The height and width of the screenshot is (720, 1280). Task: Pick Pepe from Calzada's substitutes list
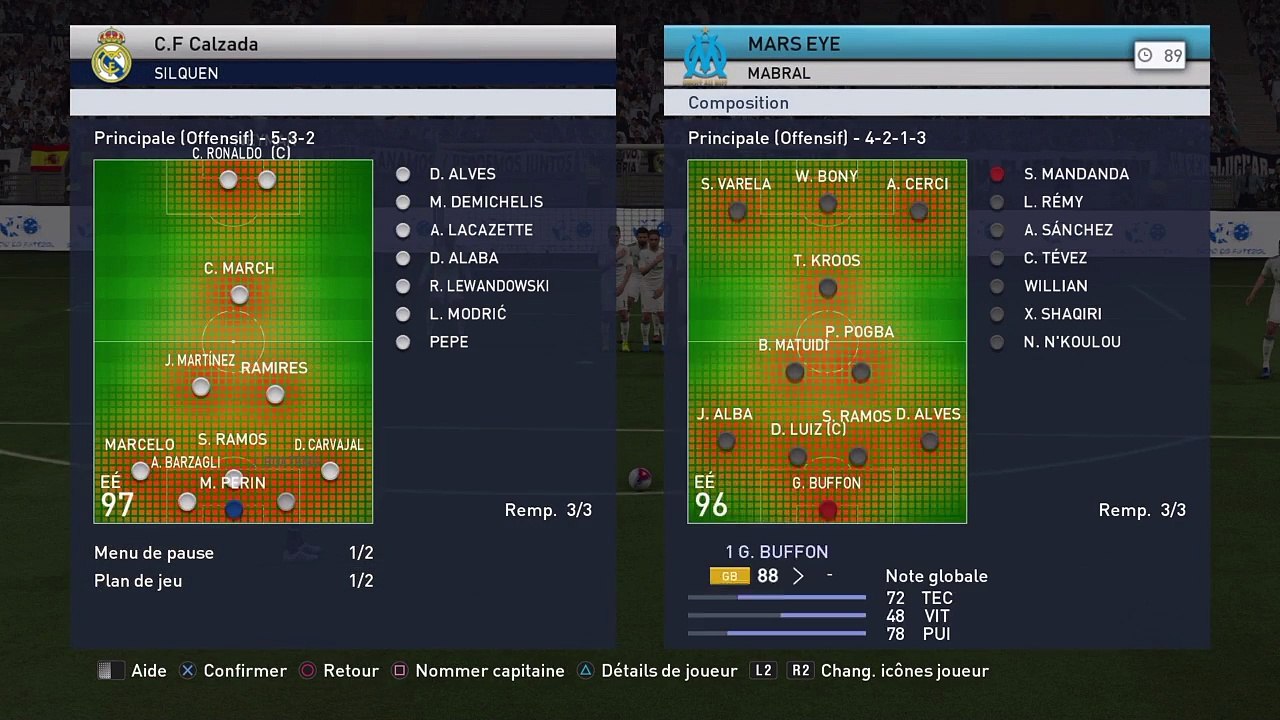pos(448,342)
